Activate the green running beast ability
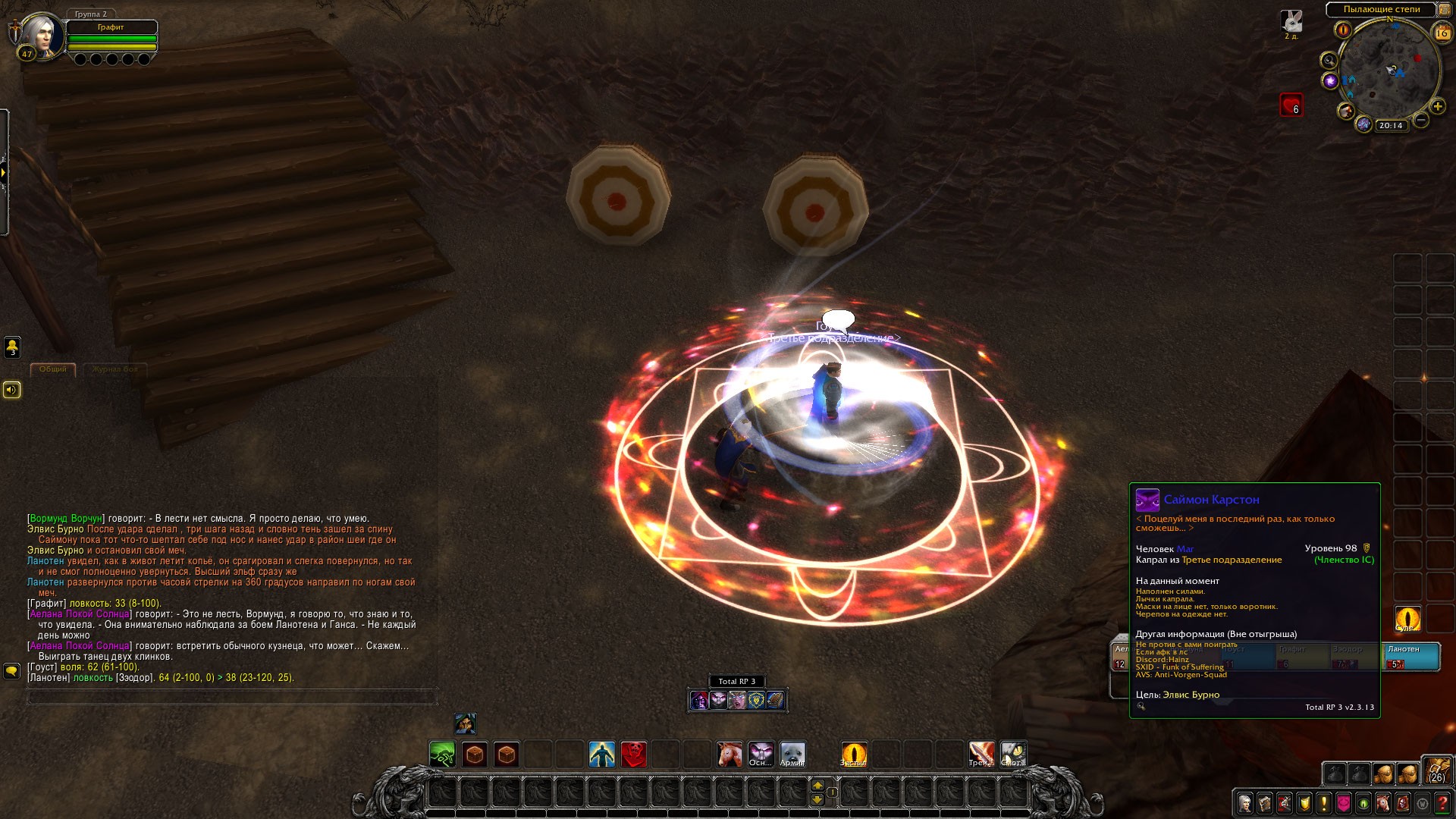Image resolution: width=1456 pixels, height=819 pixels. pos(443,755)
